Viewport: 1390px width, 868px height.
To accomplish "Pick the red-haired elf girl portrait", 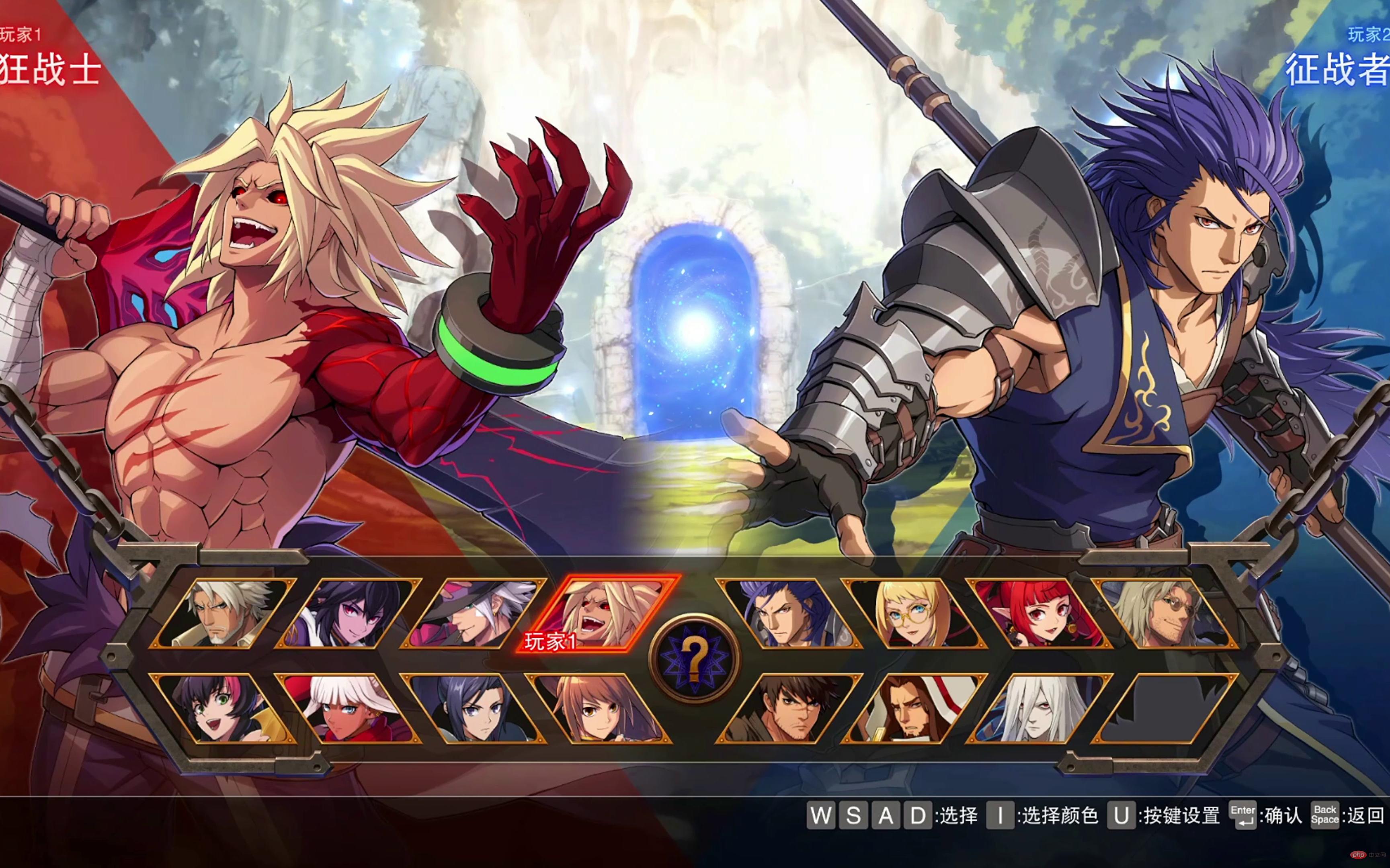I will 1039,613.
